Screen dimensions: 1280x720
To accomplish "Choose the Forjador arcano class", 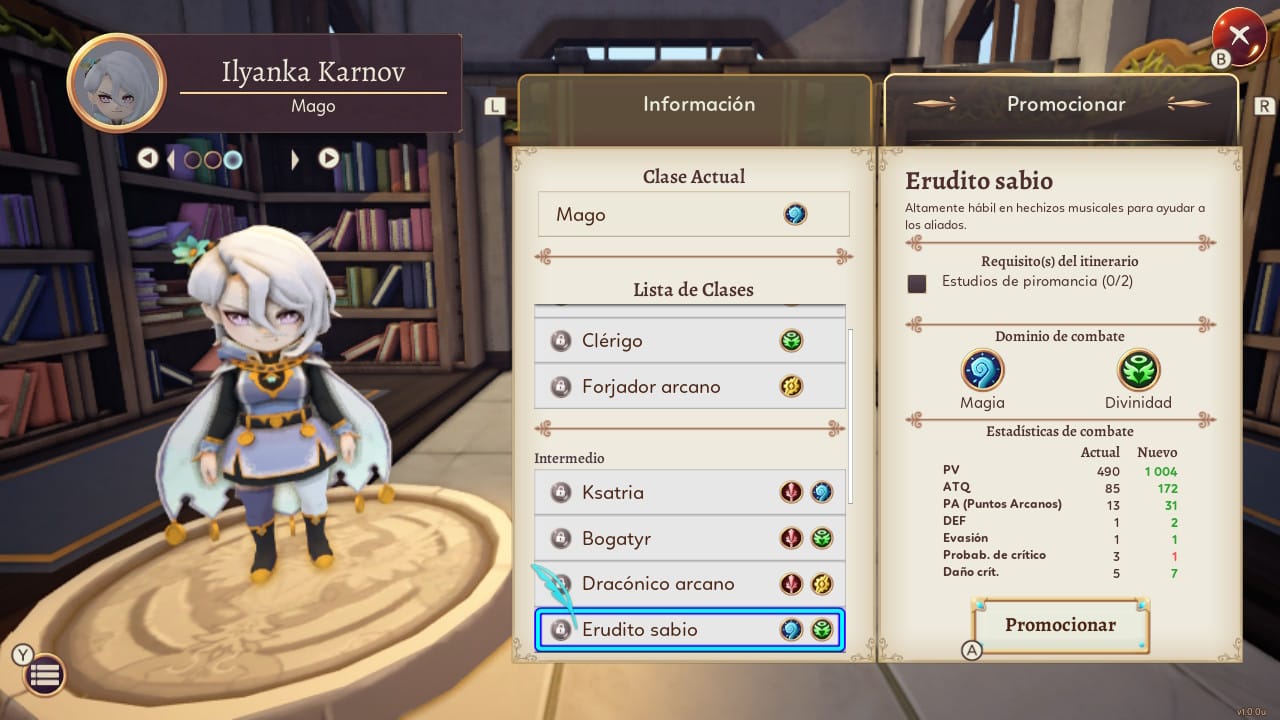I will [x=689, y=387].
